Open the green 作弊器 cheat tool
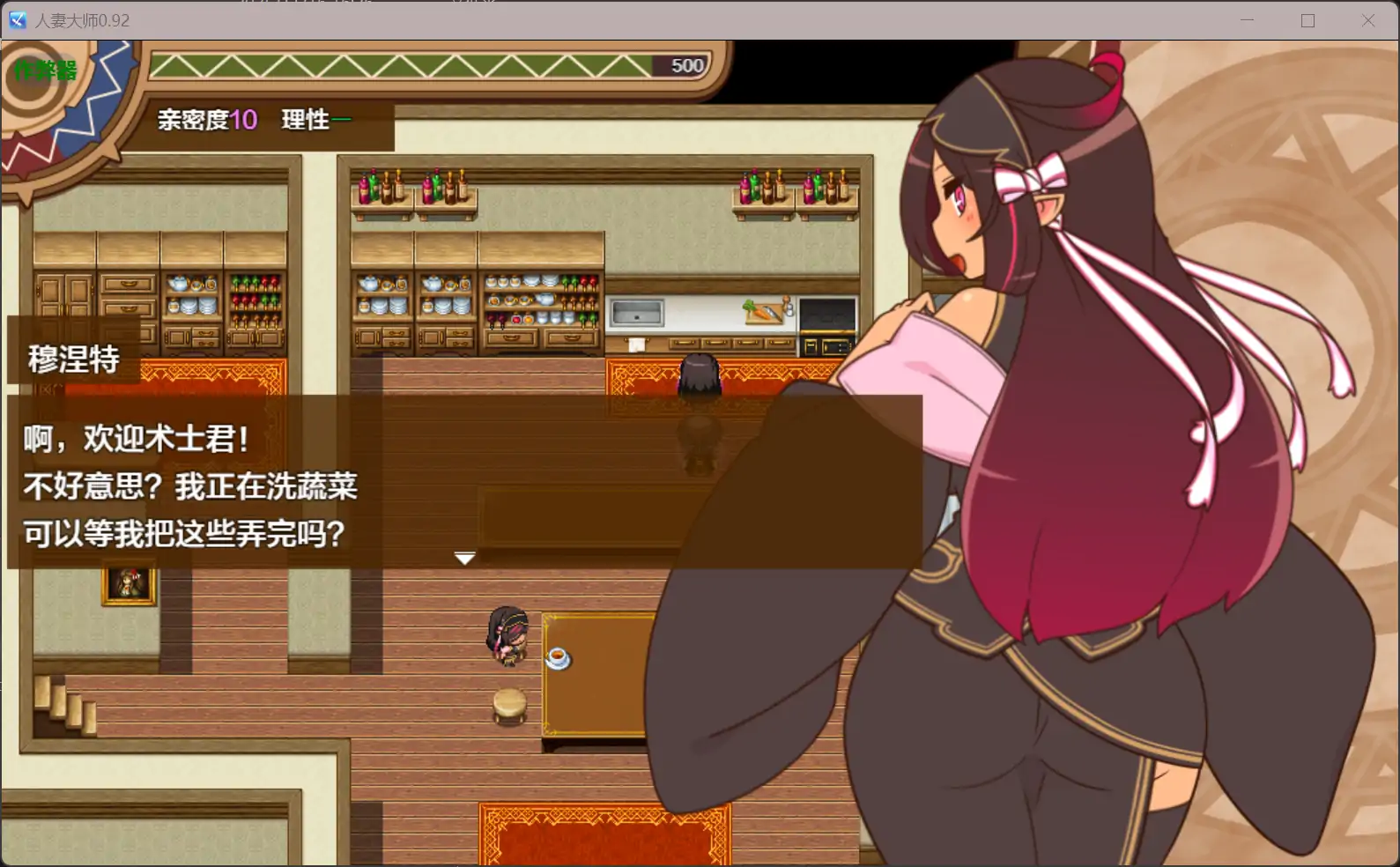1400x867 pixels. (x=42, y=69)
